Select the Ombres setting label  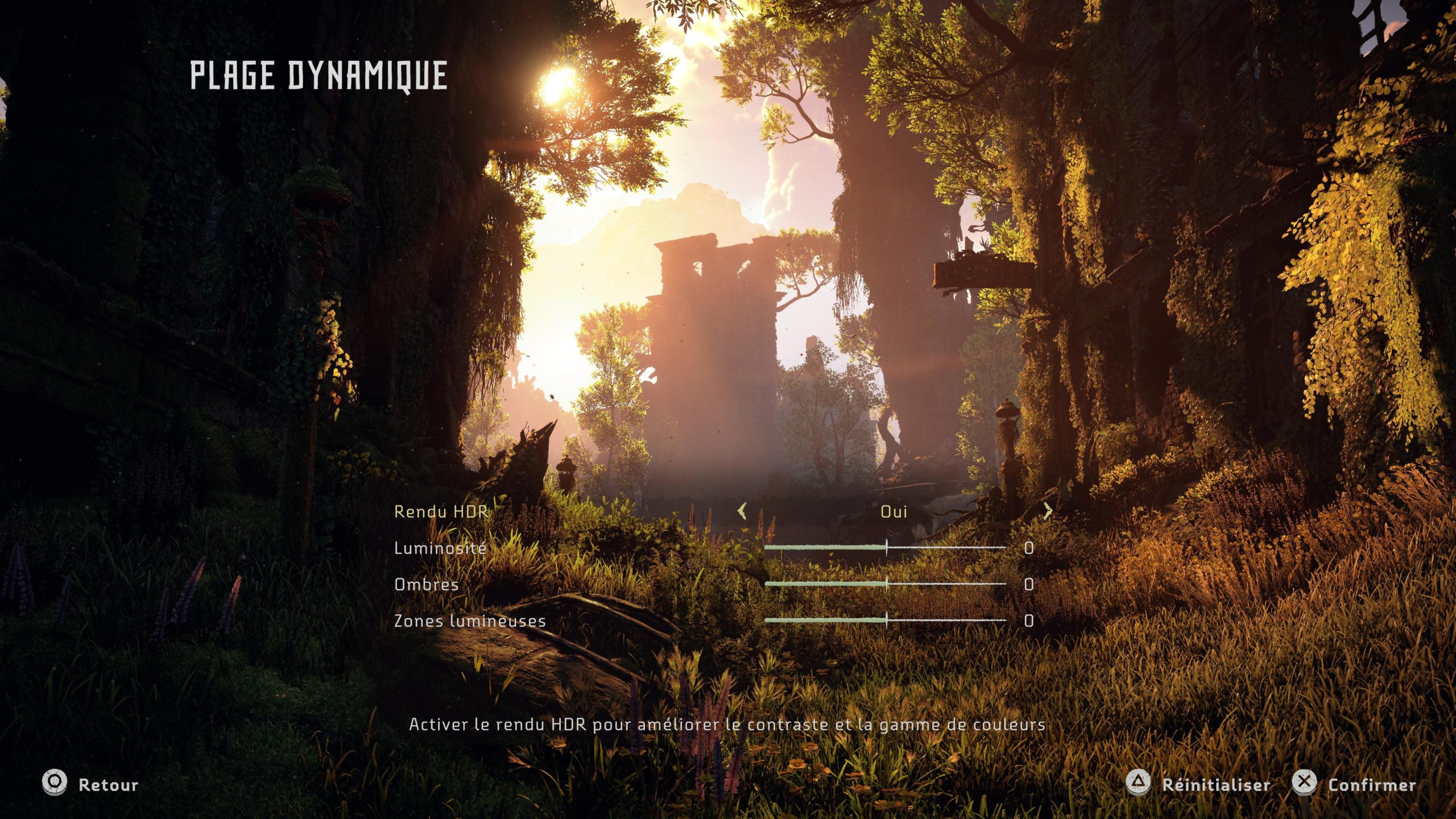(x=427, y=585)
